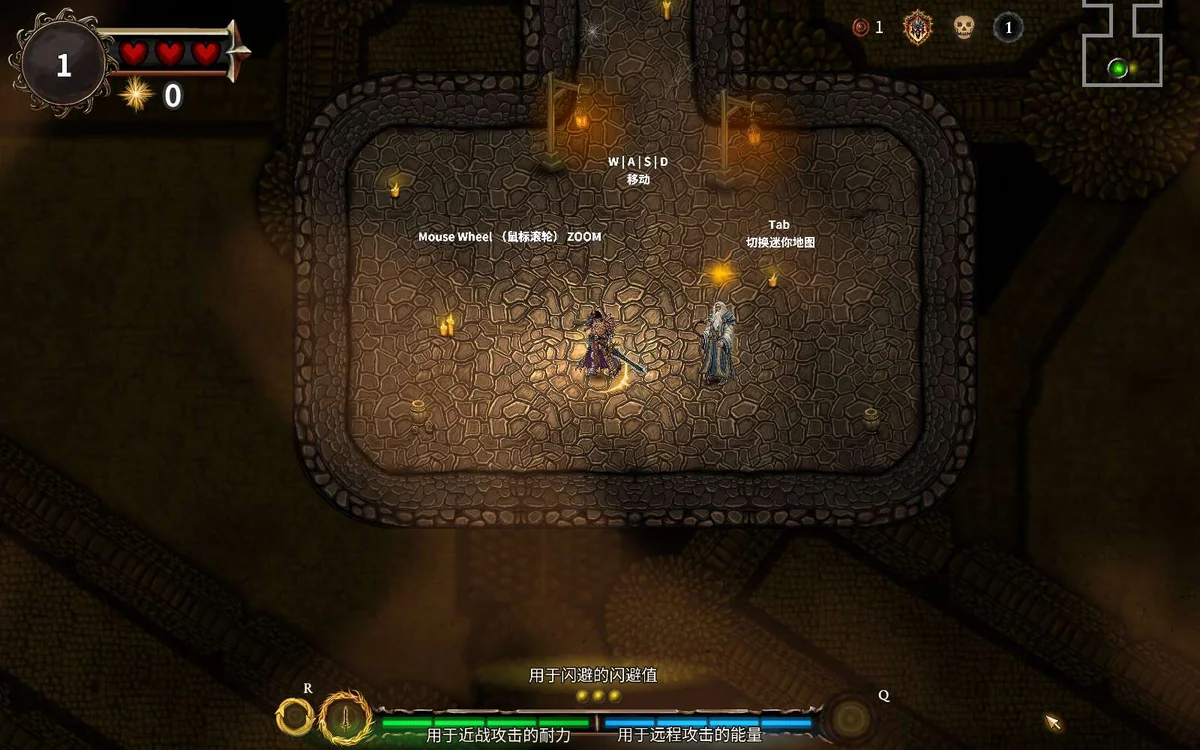Click the dark round counter badge
The image size is (1200, 750).
click(x=1008, y=27)
